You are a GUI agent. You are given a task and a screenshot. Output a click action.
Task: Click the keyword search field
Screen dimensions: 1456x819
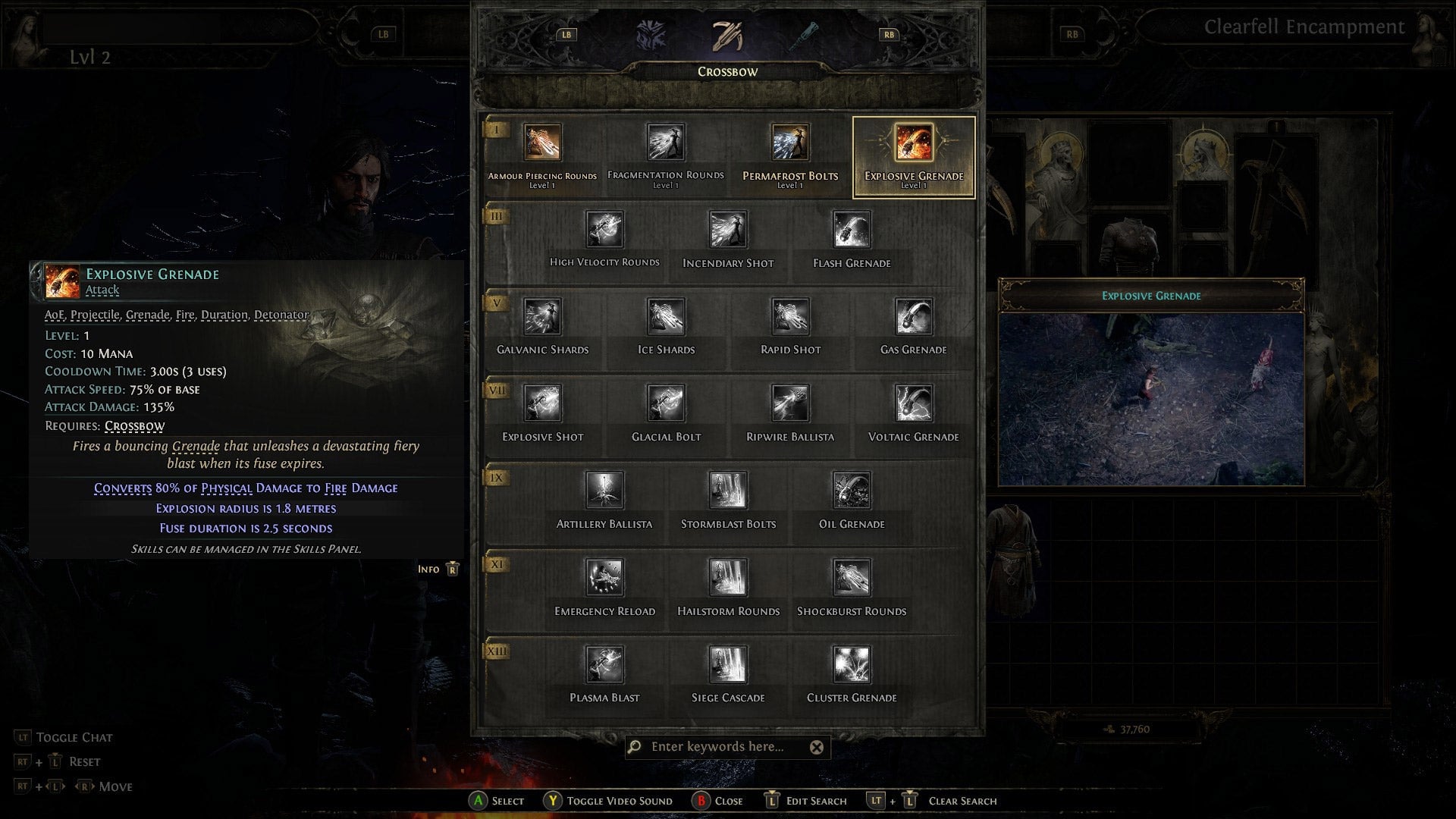(720, 747)
